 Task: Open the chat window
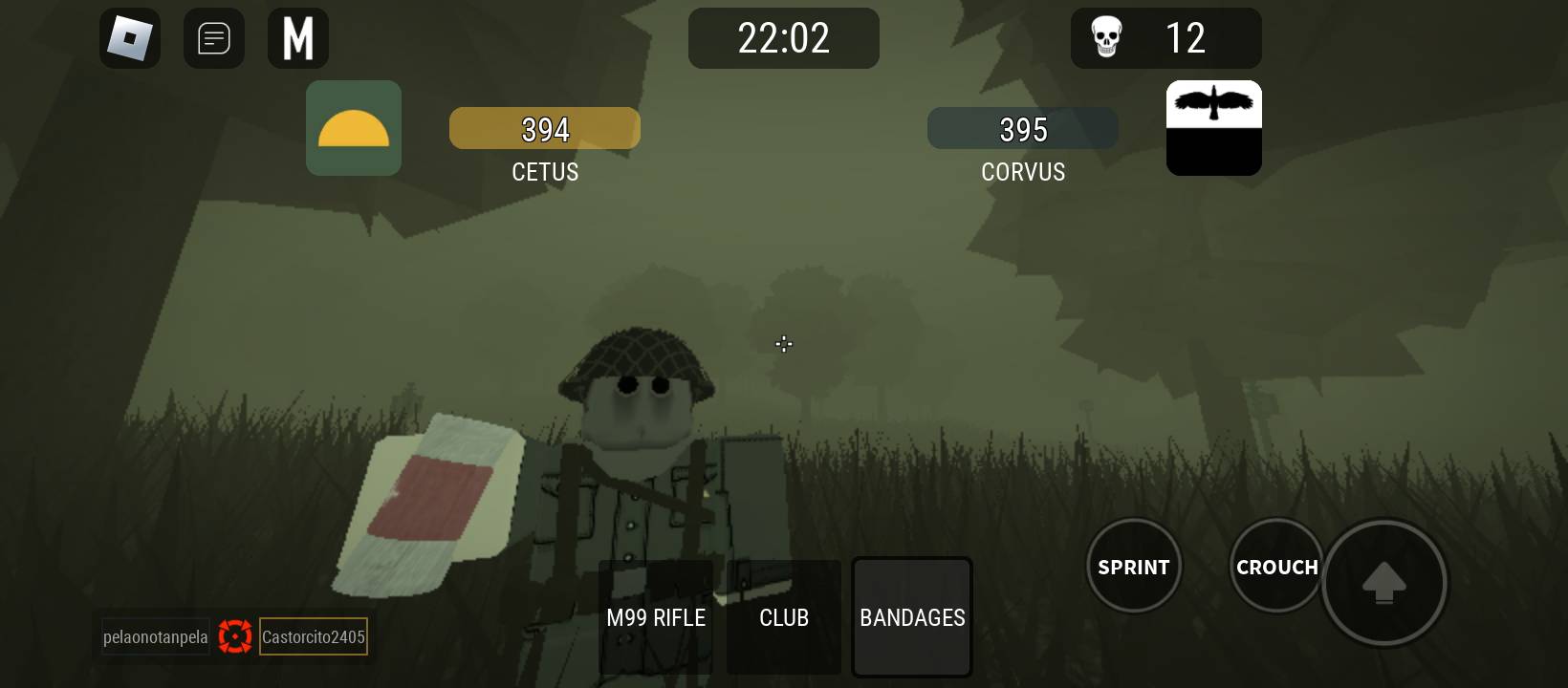(214, 38)
